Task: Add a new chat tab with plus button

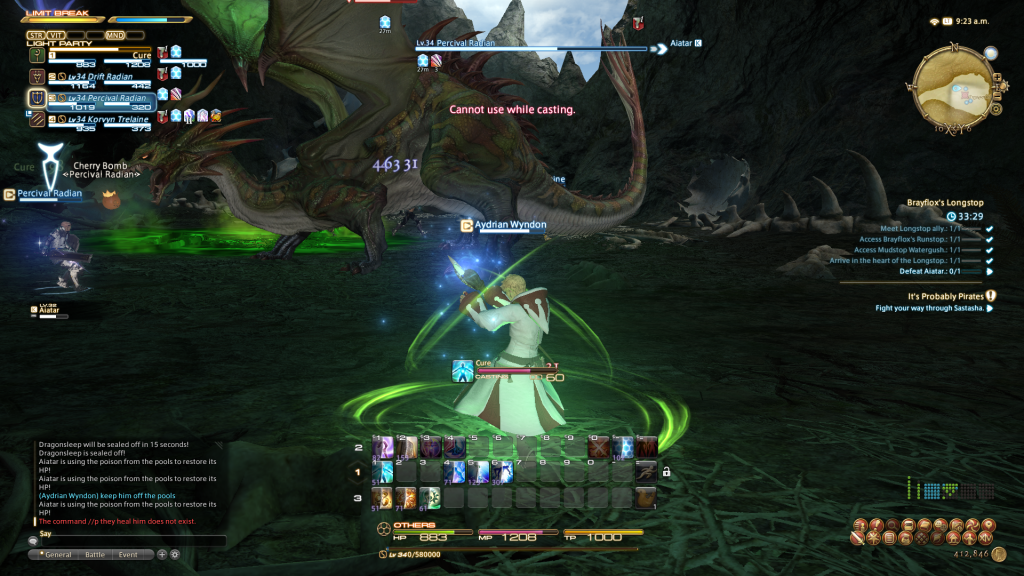Action: click(162, 554)
